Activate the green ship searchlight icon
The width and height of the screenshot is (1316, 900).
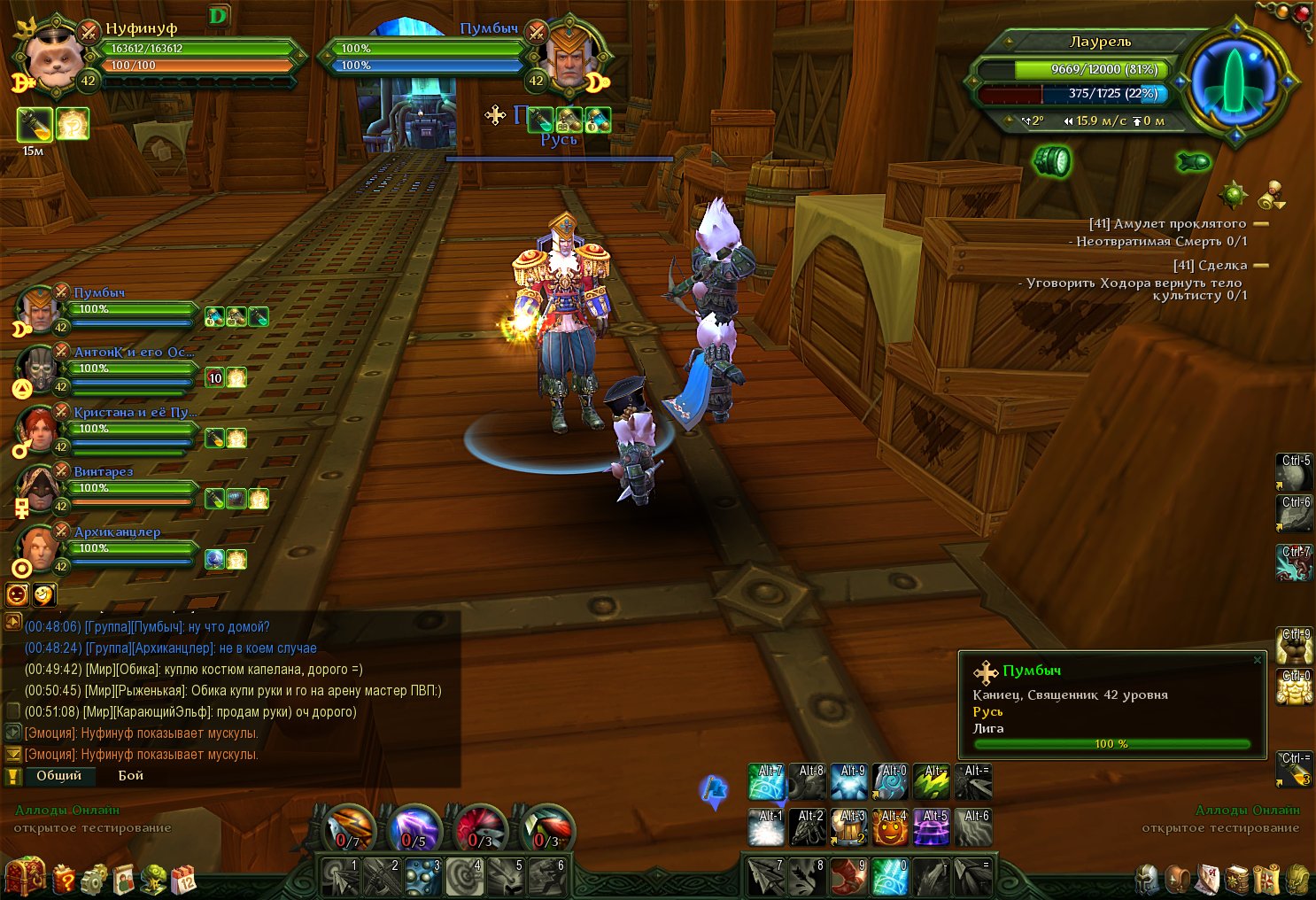click(x=1051, y=161)
